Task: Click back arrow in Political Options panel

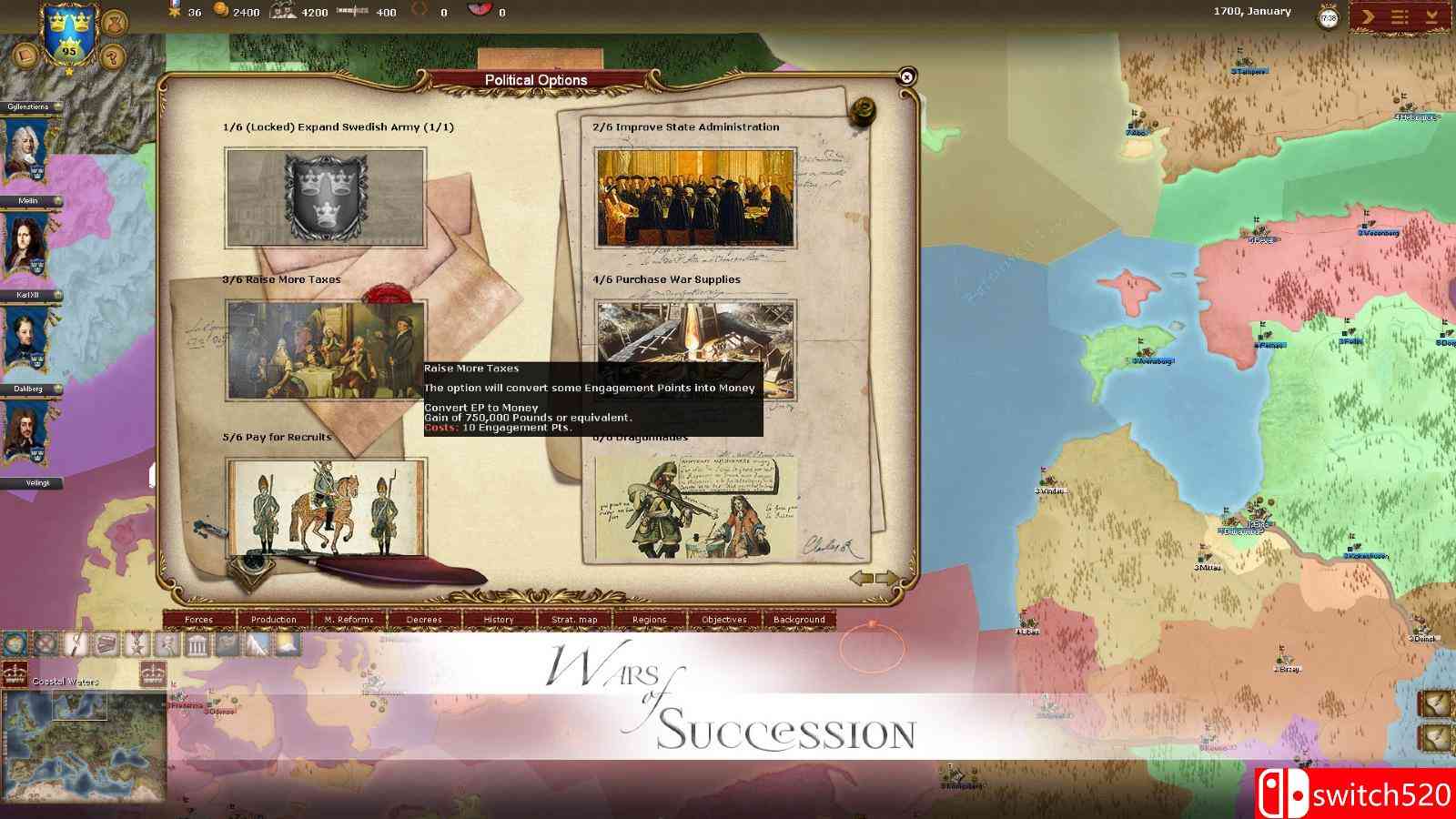Action: [860, 575]
